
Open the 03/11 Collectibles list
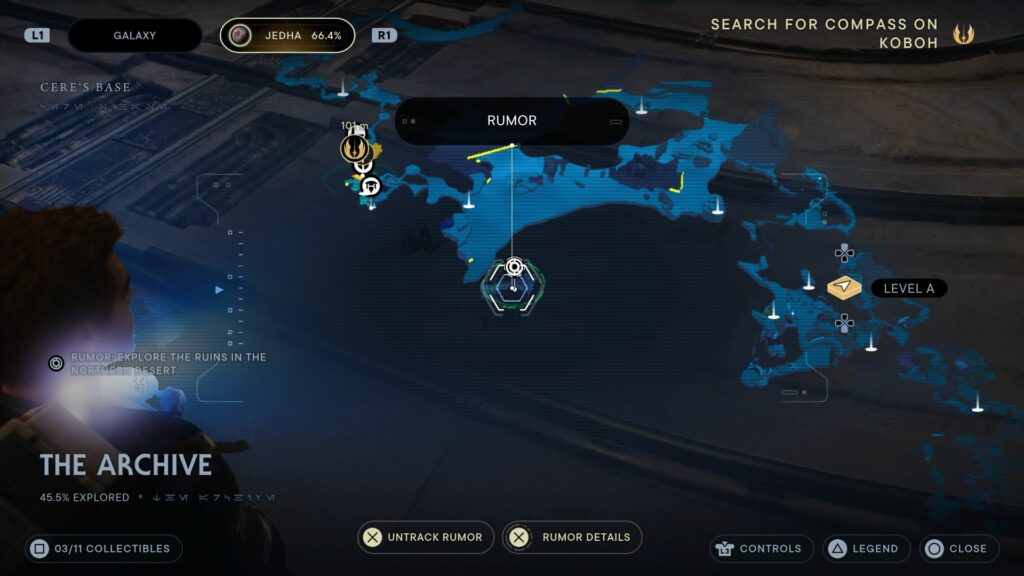104,548
